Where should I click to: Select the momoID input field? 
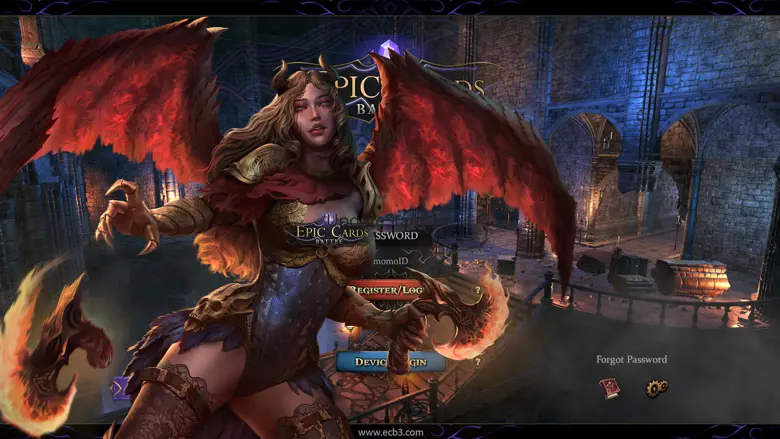pyautogui.click(x=398, y=262)
